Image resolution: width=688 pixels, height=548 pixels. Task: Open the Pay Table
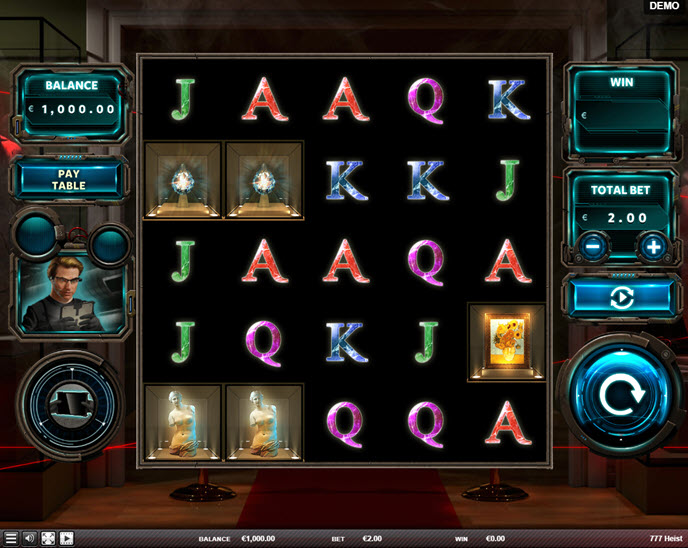tap(69, 179)
